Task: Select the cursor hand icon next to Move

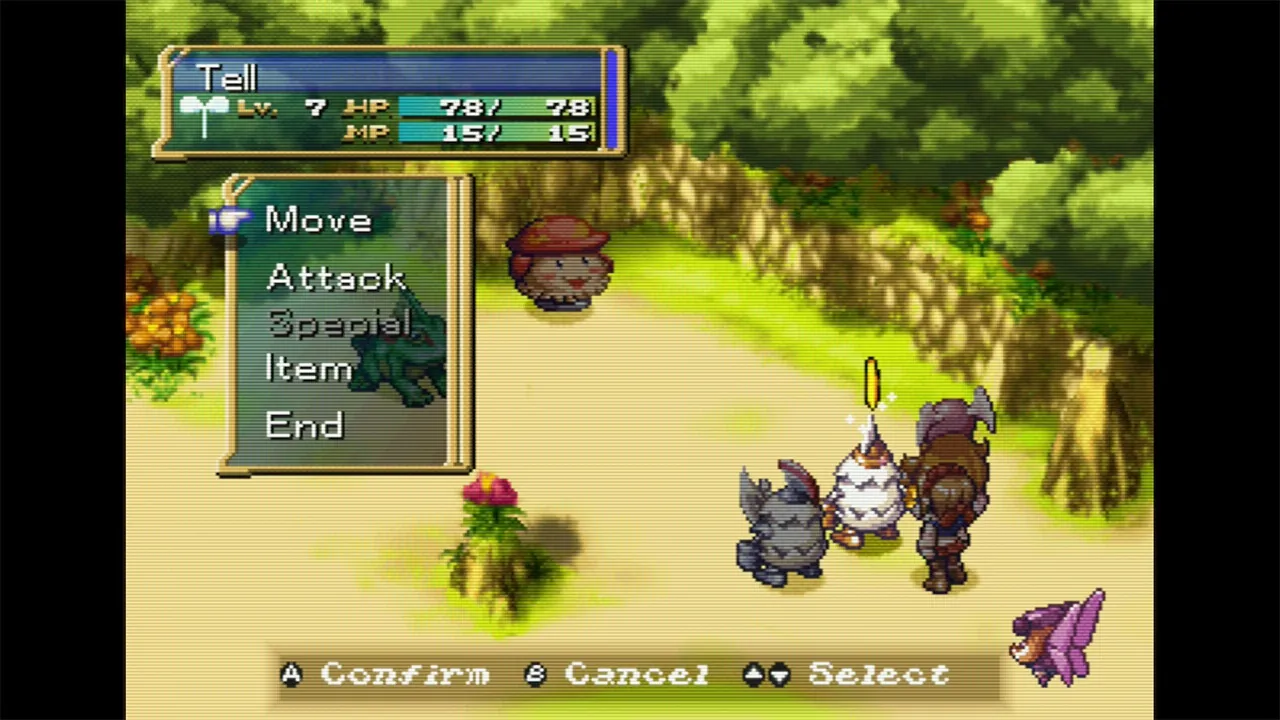Action: [230, 218]
